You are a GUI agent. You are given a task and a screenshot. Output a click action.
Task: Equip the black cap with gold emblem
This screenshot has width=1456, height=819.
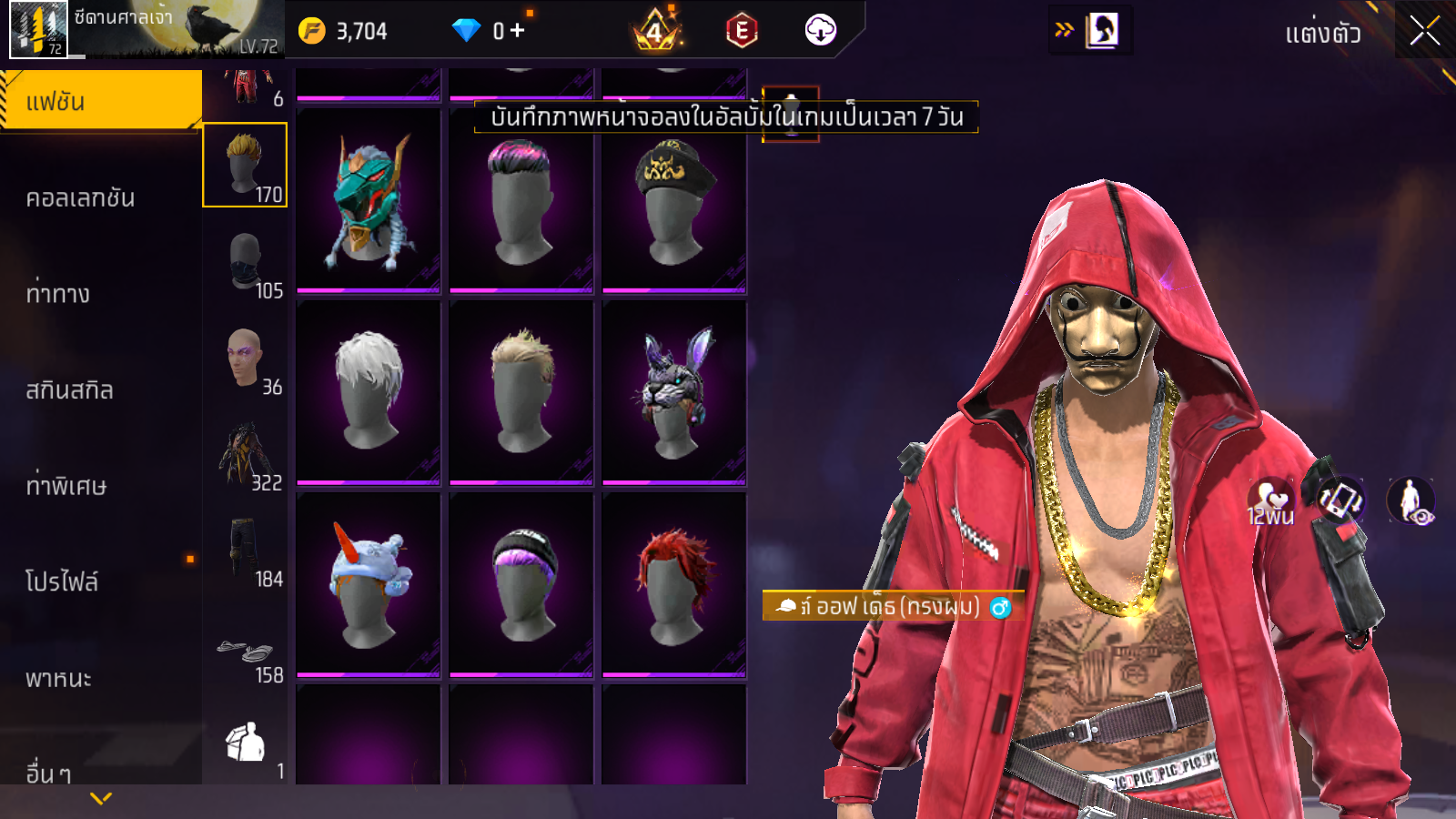pos(674,201)
